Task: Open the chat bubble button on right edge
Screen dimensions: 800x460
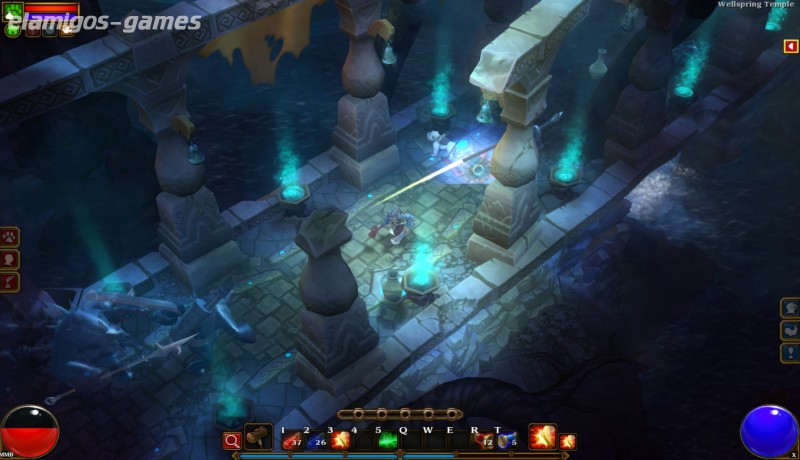Action: pyautogui.click(x=790, y=308)
